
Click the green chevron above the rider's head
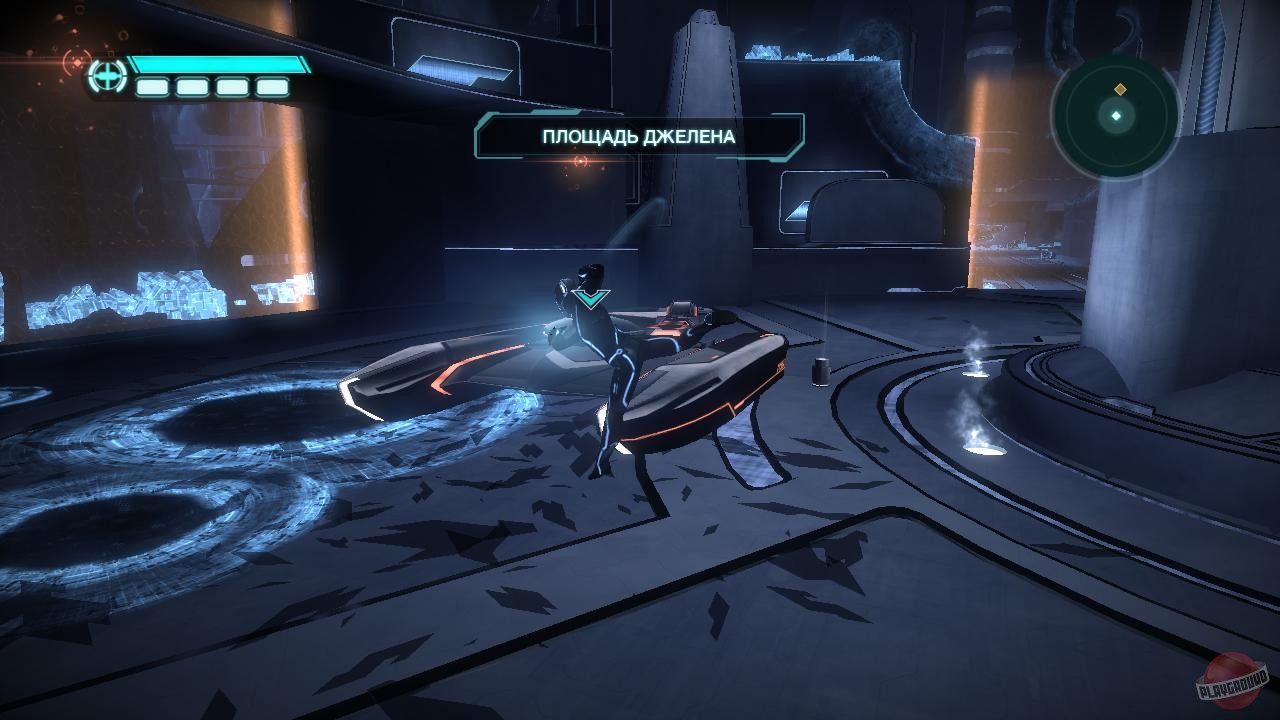tap(591, 297)
